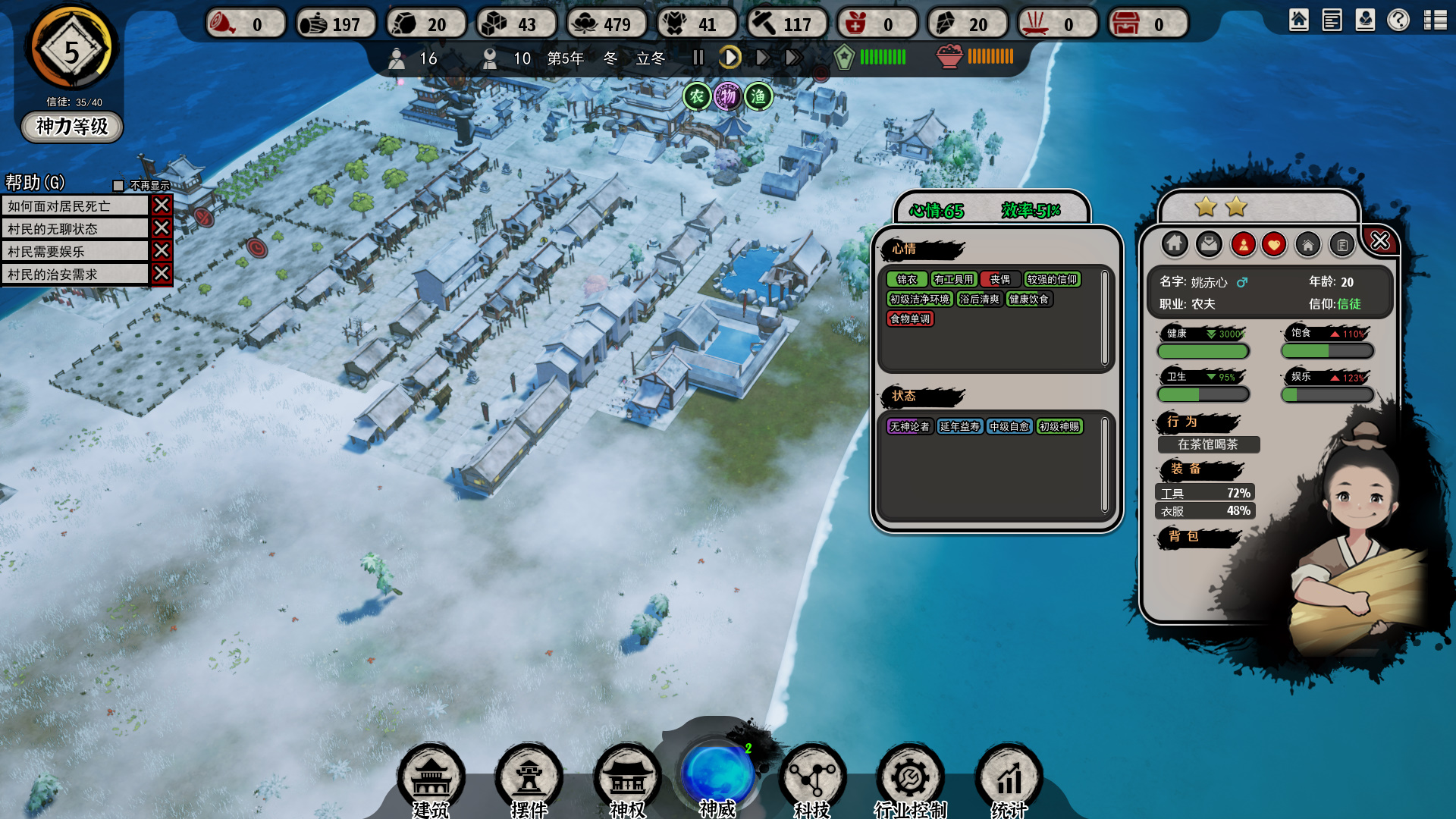Open help topic 如何面对居民死亡
The width and height of the screenshot is (1456, 819).
pos(74,206)
